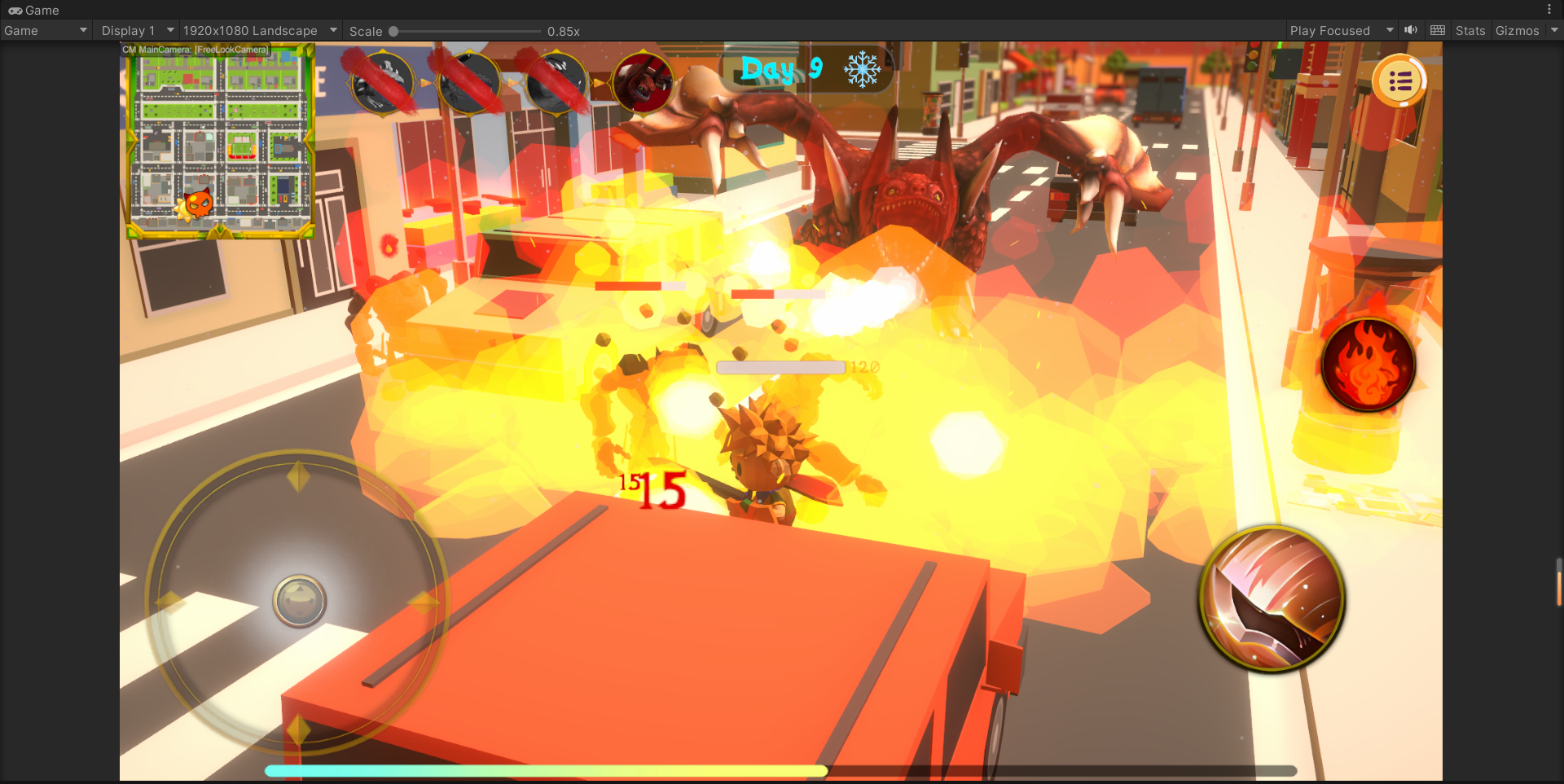The height and width of the screenshot is (784, 1564).
Task: Open the Play Focused dropdown
Action: coord(1340,31)
